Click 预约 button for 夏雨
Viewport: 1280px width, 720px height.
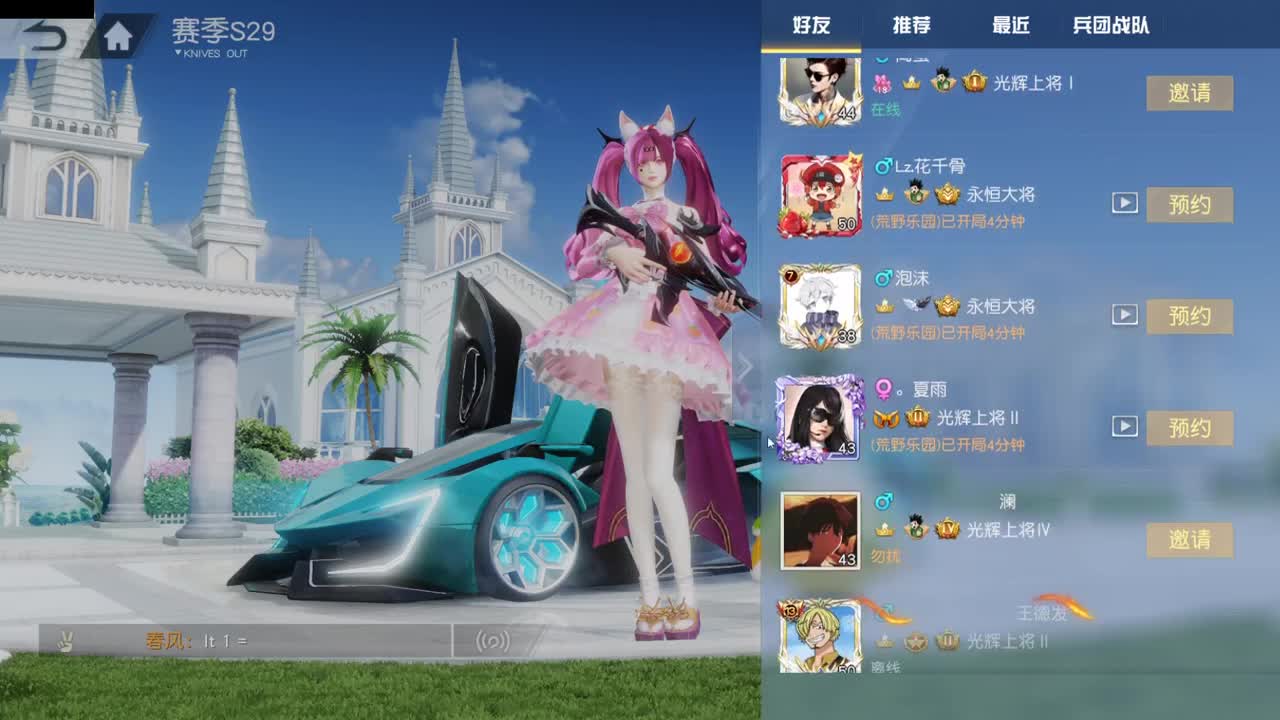(1190, 428)
